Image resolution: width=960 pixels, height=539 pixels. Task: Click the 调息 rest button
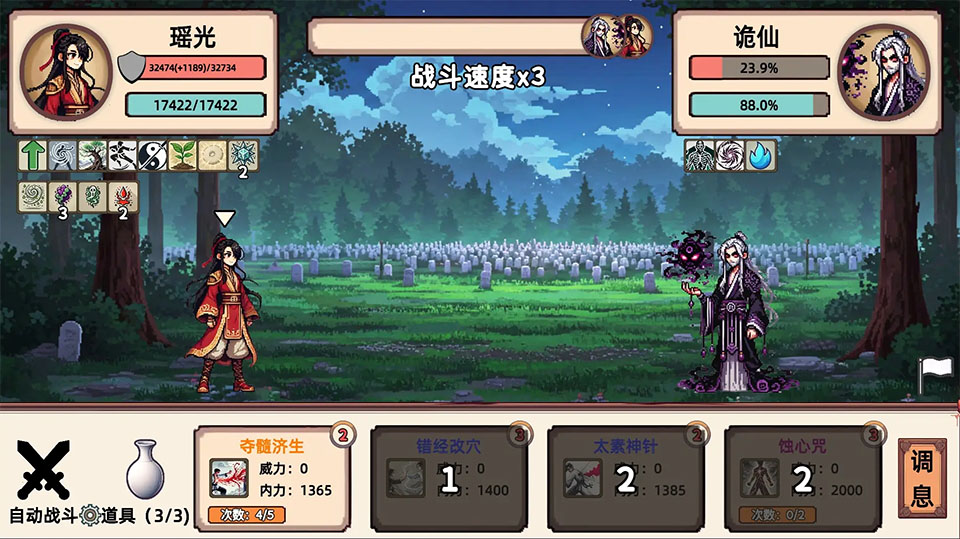[x=921, y=478]
